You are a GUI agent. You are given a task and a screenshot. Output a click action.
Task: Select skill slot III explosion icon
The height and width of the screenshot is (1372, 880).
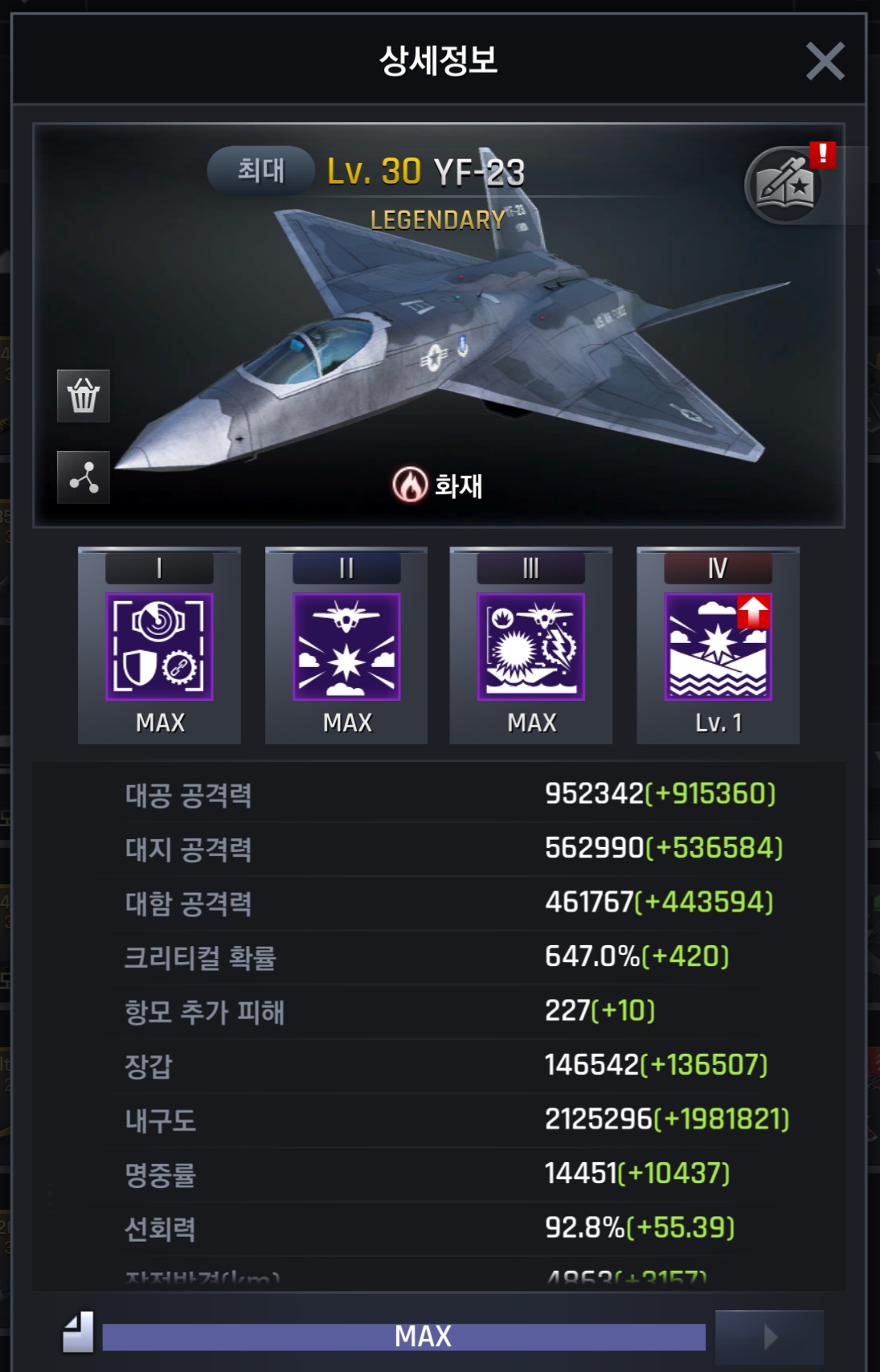click(x=531, y=647)
